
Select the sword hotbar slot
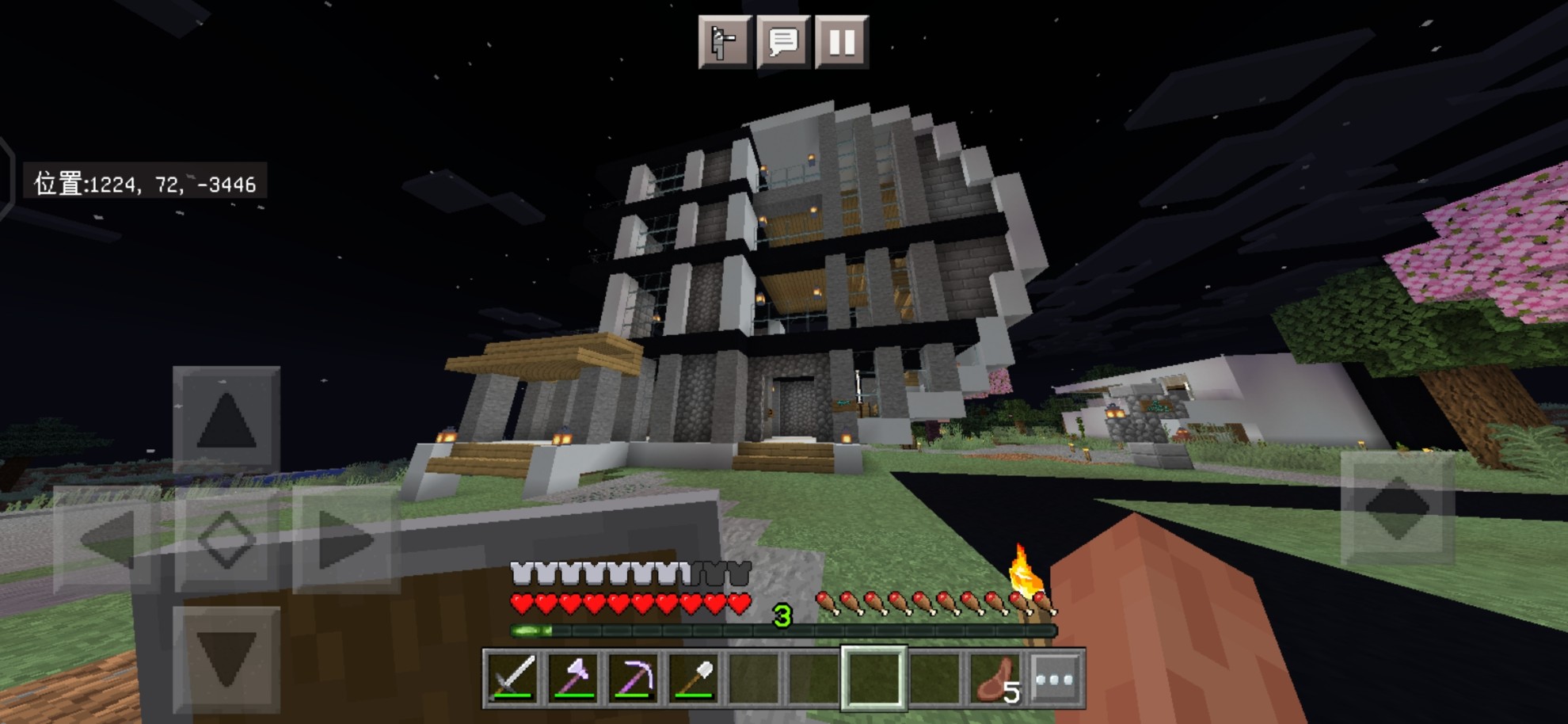click(512, 678)
